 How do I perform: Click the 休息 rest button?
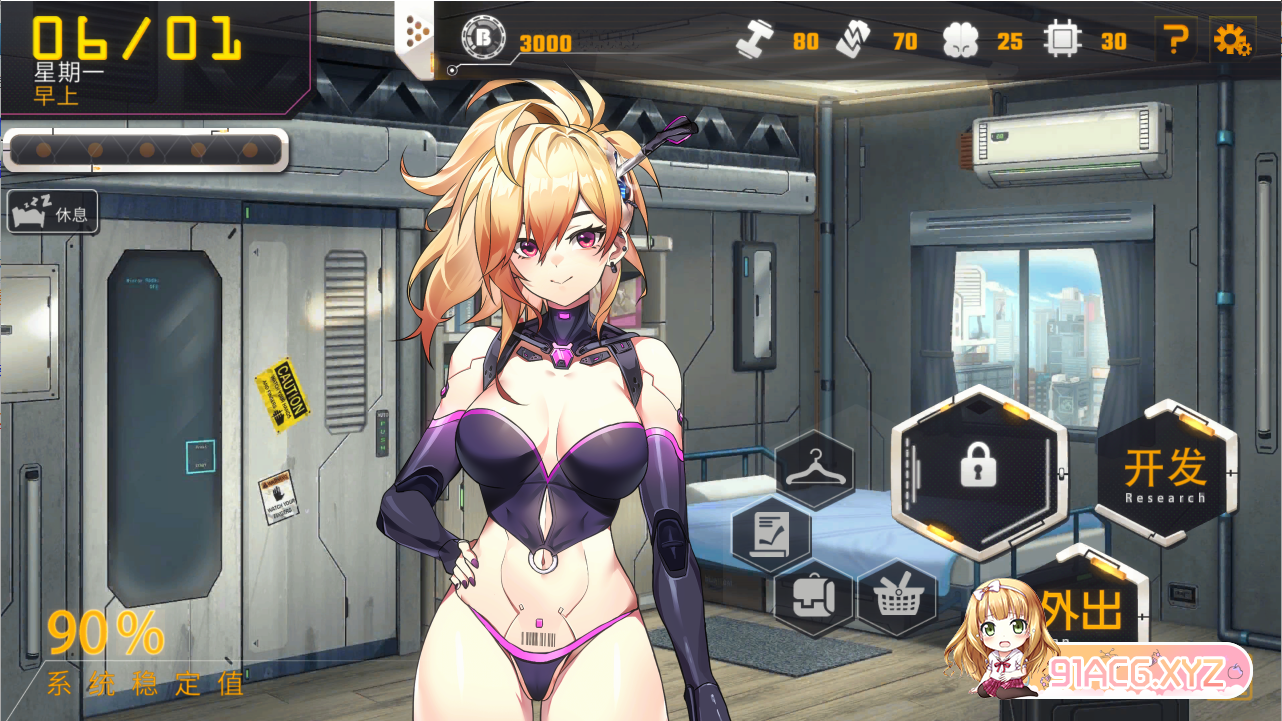point(53,212)
